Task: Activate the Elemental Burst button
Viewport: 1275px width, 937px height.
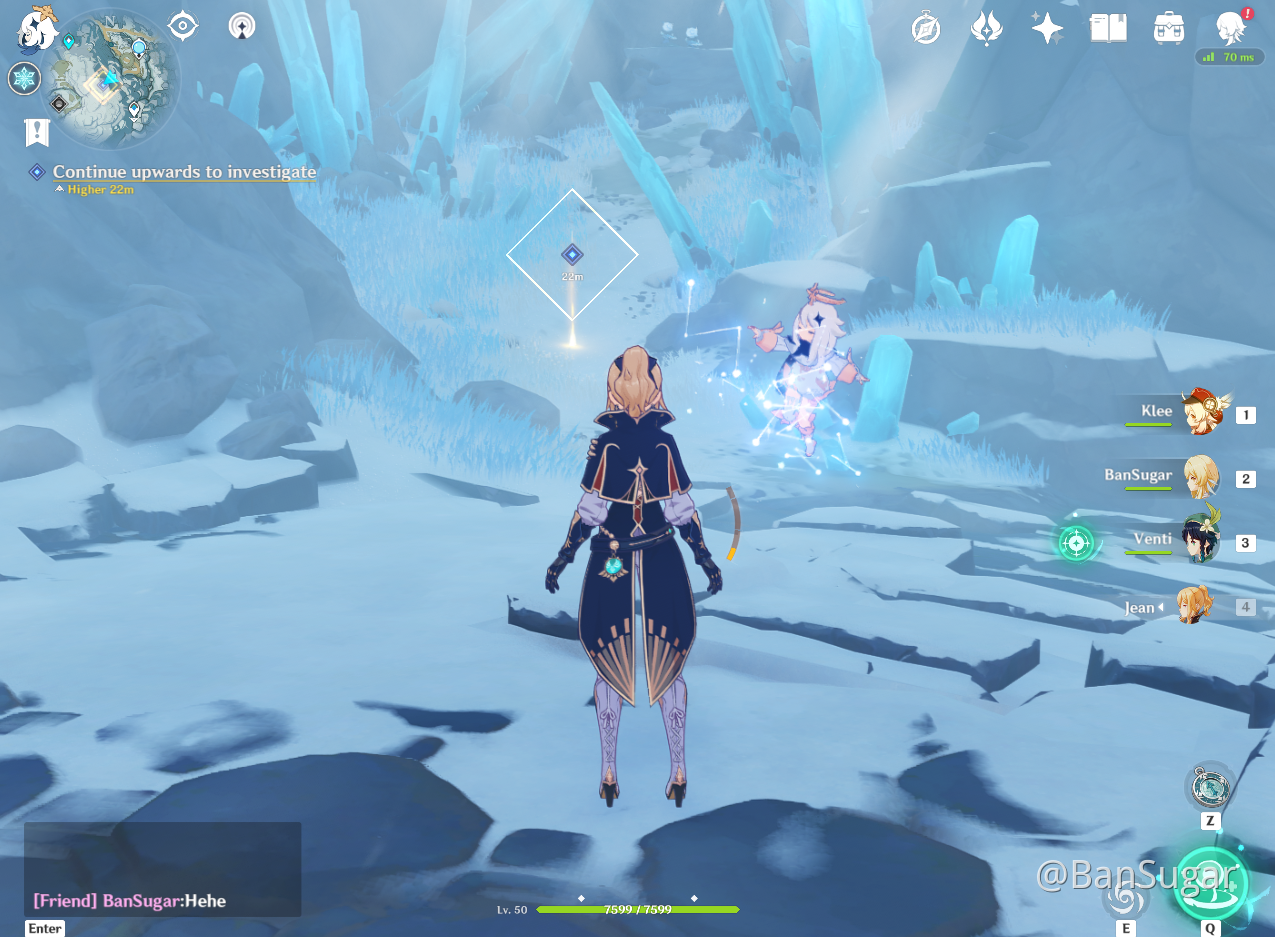Action: (1210, 882)
